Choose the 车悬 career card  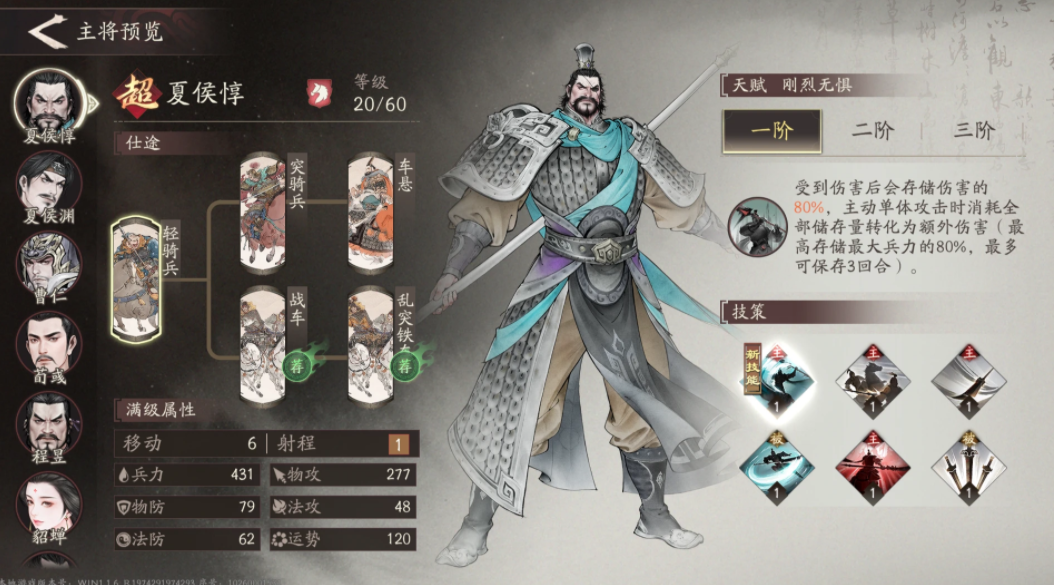[372, 211]
